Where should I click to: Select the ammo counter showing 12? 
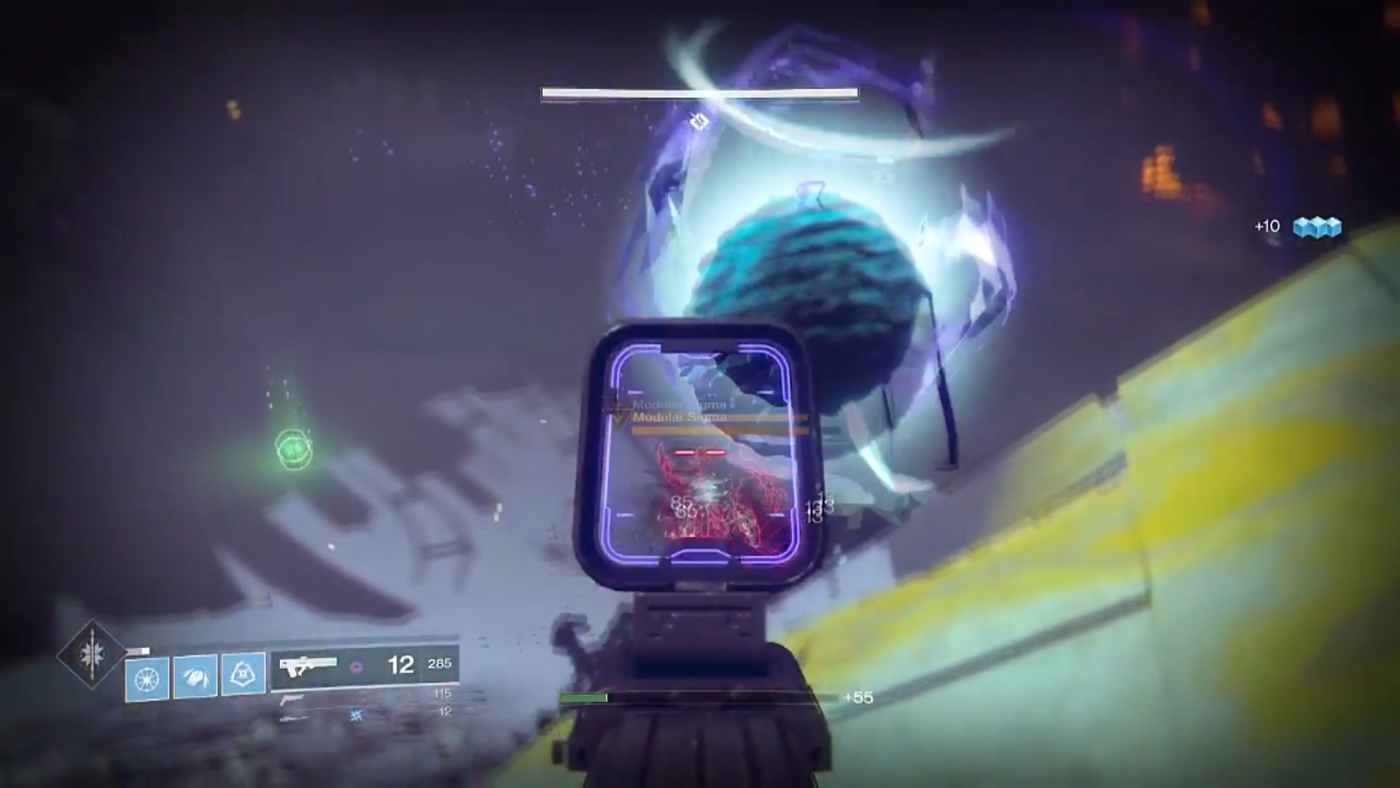pos(401,663)
